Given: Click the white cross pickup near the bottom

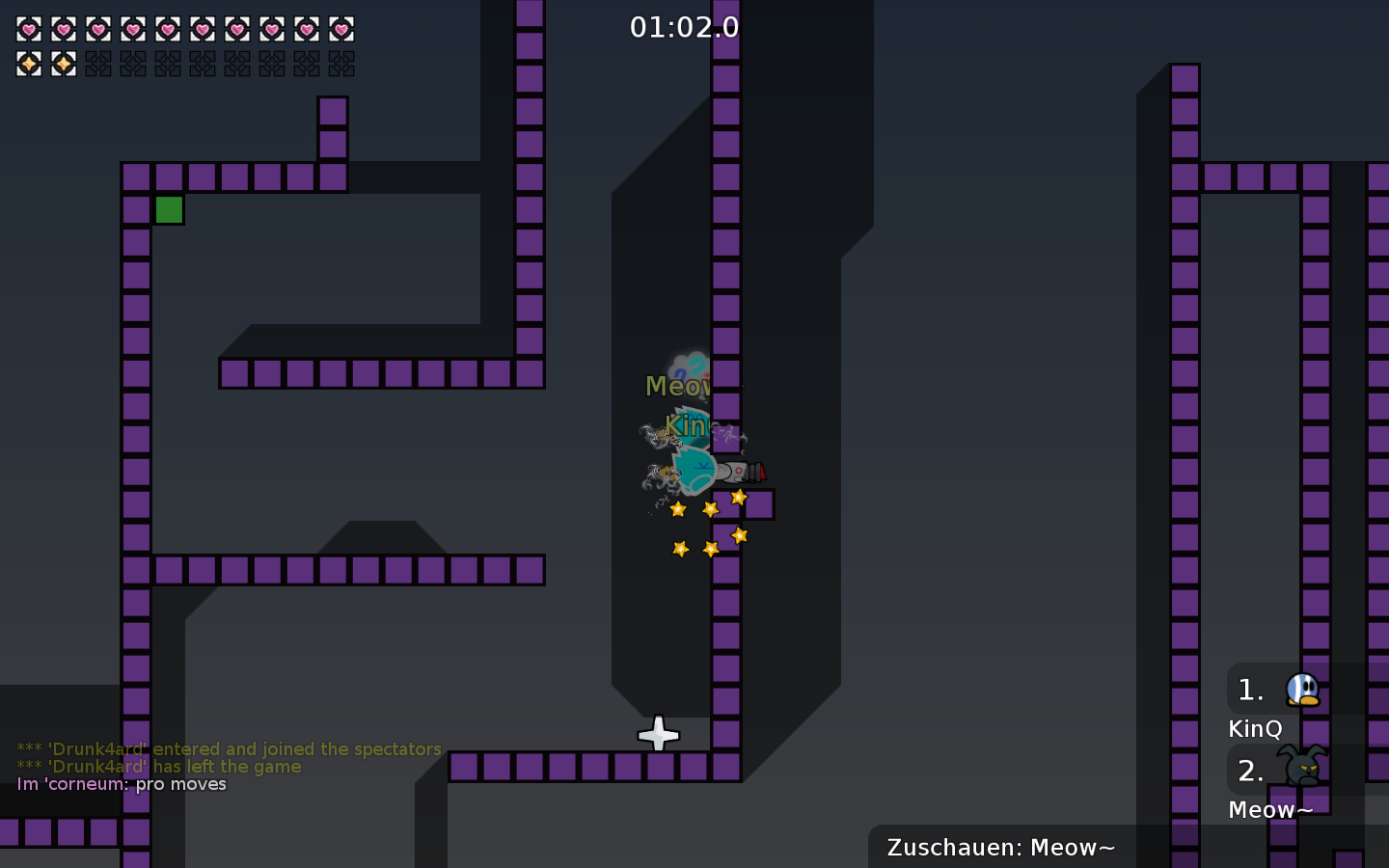Looking at the screenshot, I should coord(659,736).
